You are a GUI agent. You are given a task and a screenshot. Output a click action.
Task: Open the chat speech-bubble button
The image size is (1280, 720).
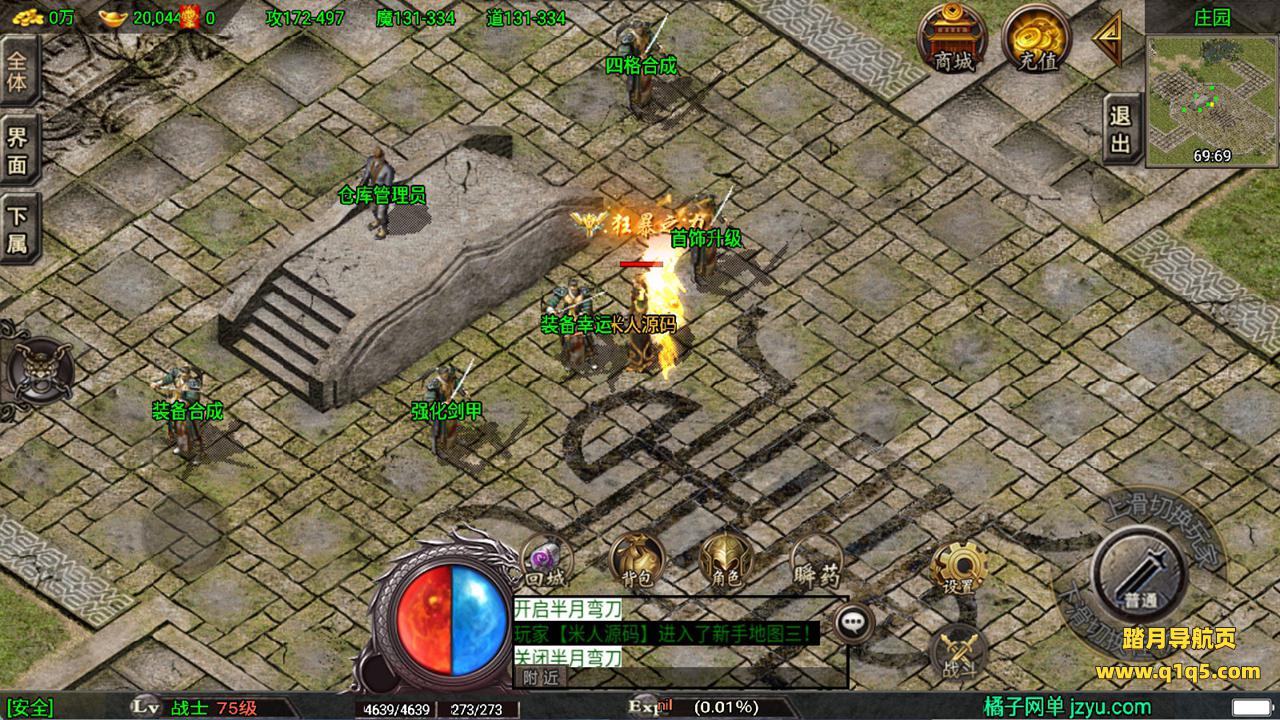pos(853,624)
